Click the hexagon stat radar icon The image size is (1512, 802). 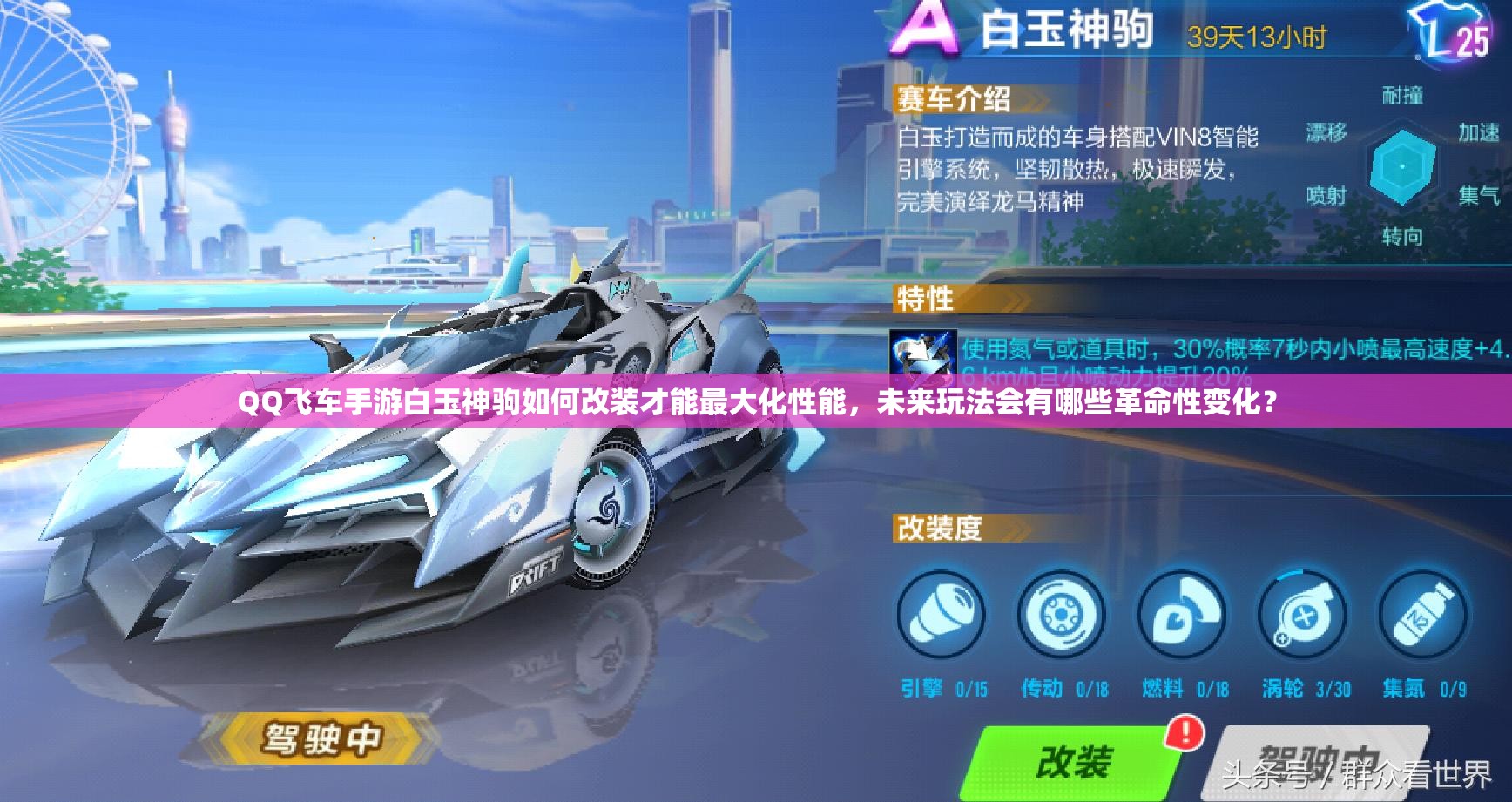point(1401,165)
